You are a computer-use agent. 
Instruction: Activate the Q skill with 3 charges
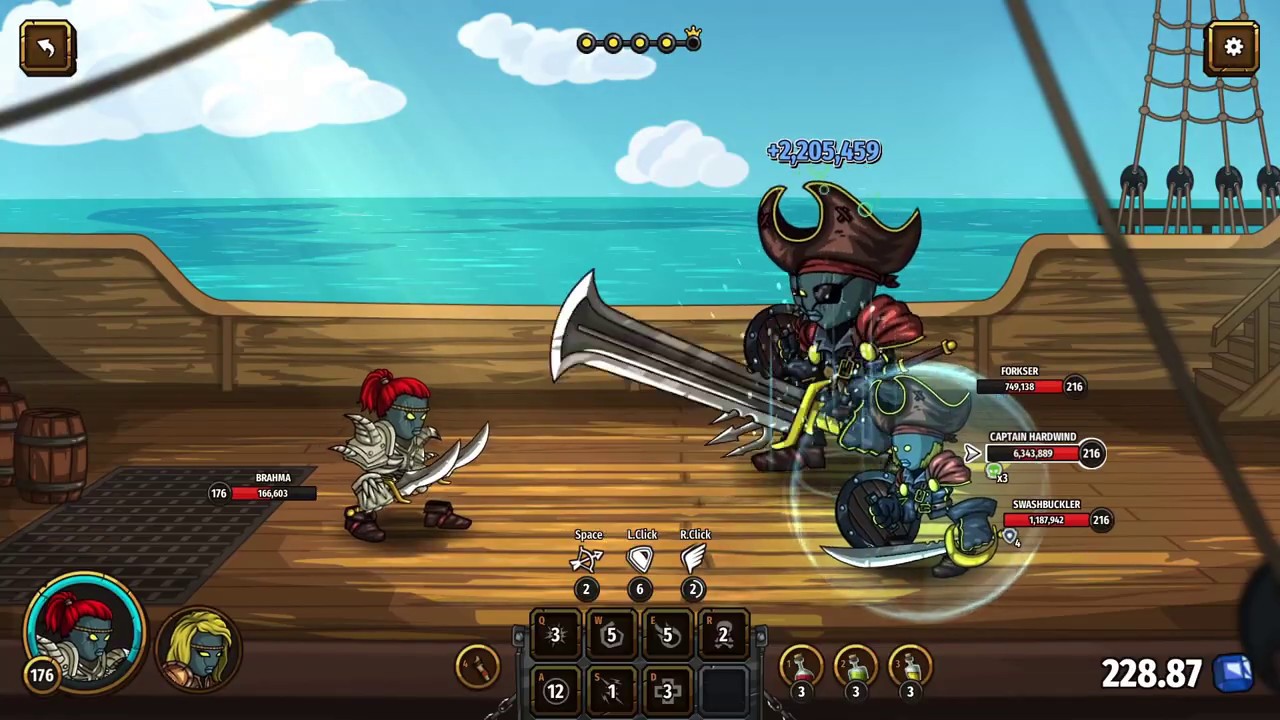tap(554, 635)
